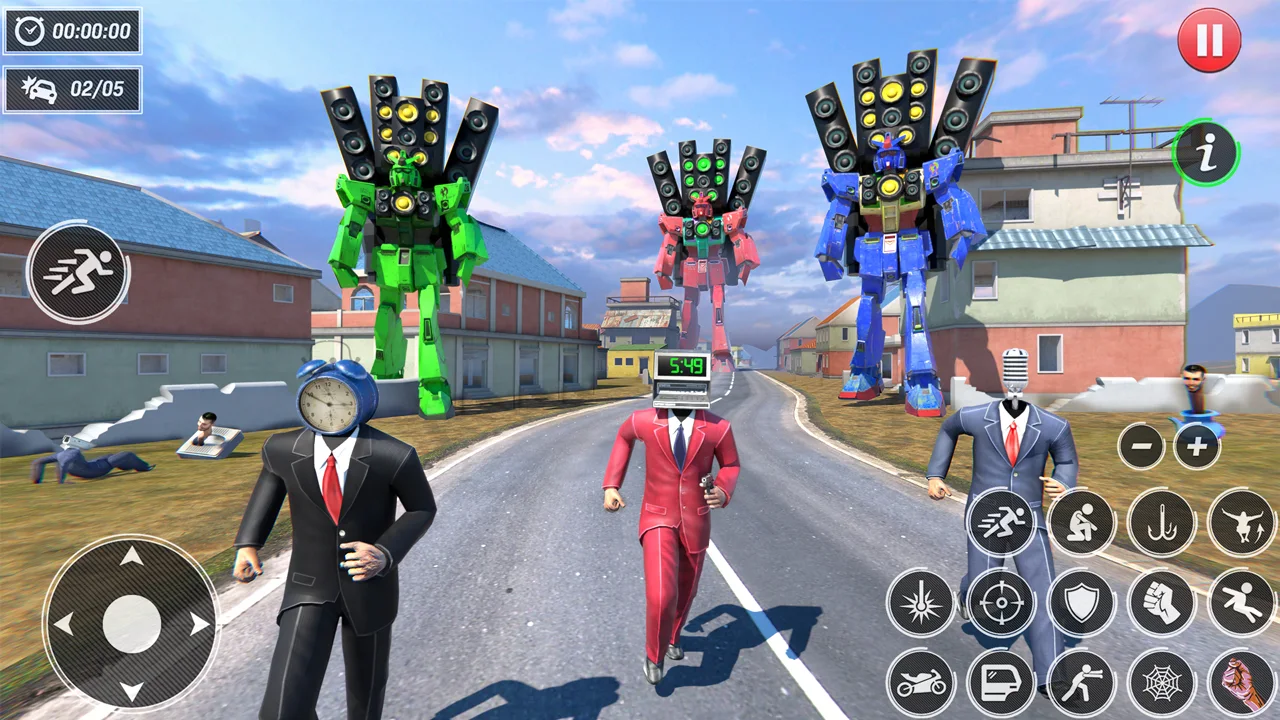Zoom out with the minus control

point(1141,447)
